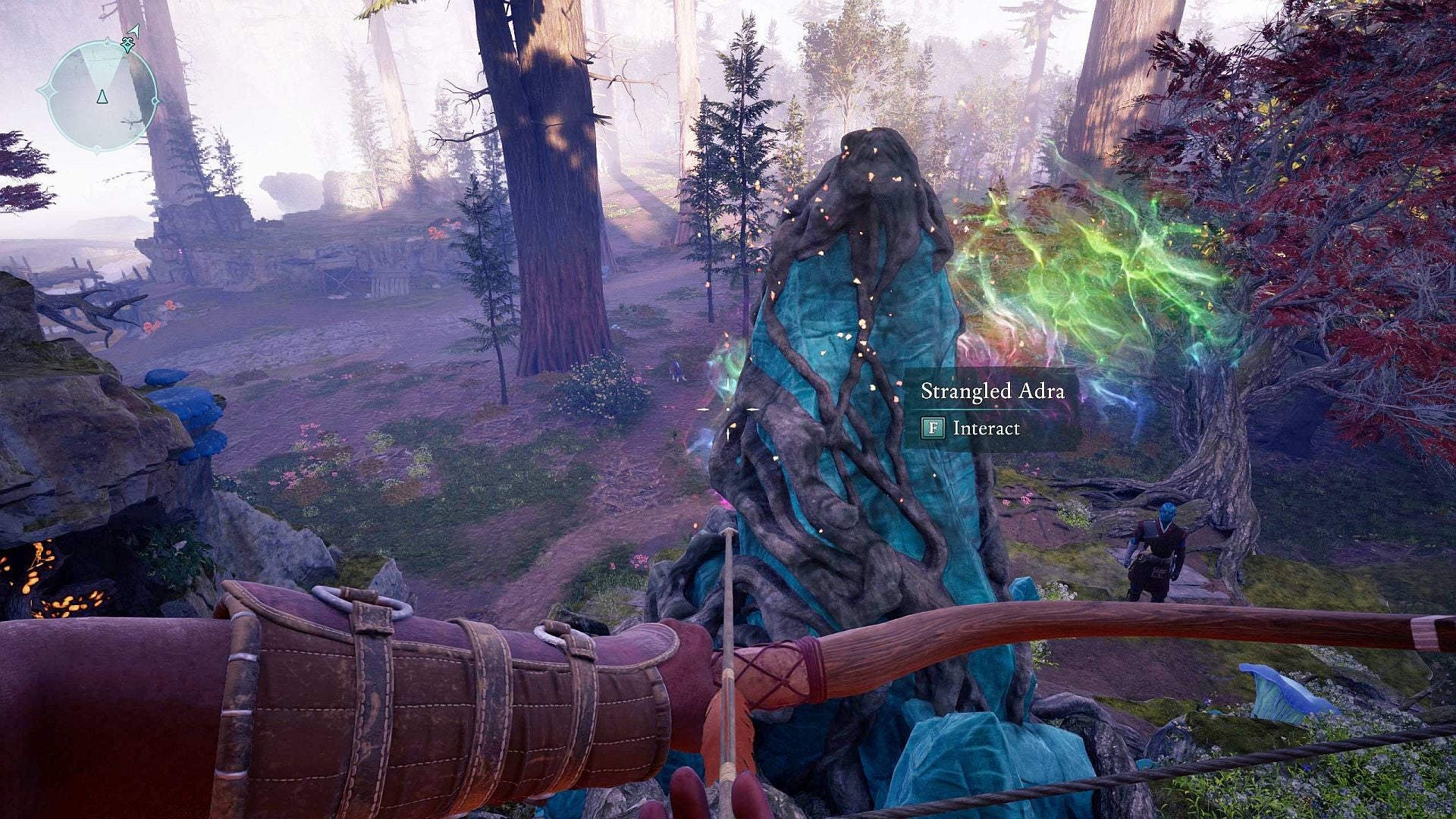This screenshot has height=819, width=1456.
Task: Activate the Interact action button
Action: click(933, 427)
